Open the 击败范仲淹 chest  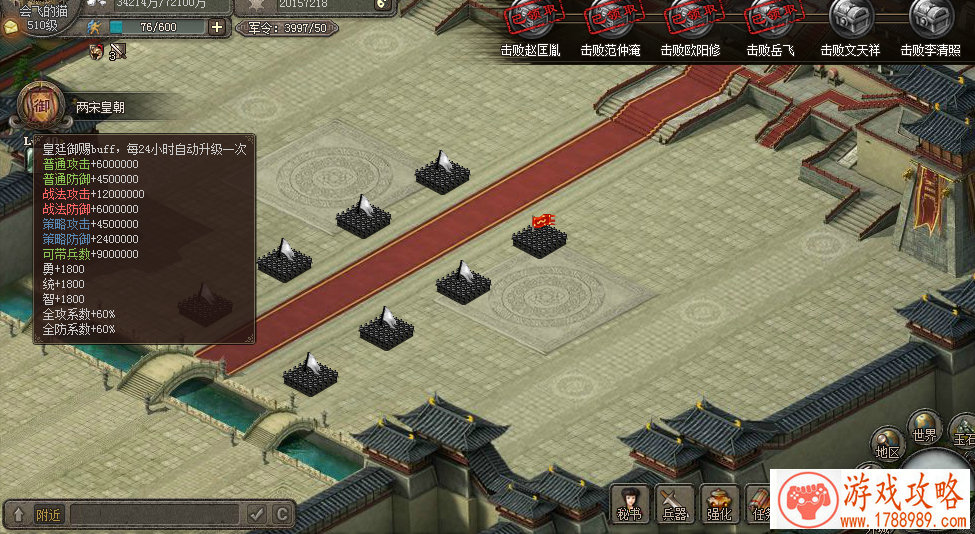(x=610, y=18)
